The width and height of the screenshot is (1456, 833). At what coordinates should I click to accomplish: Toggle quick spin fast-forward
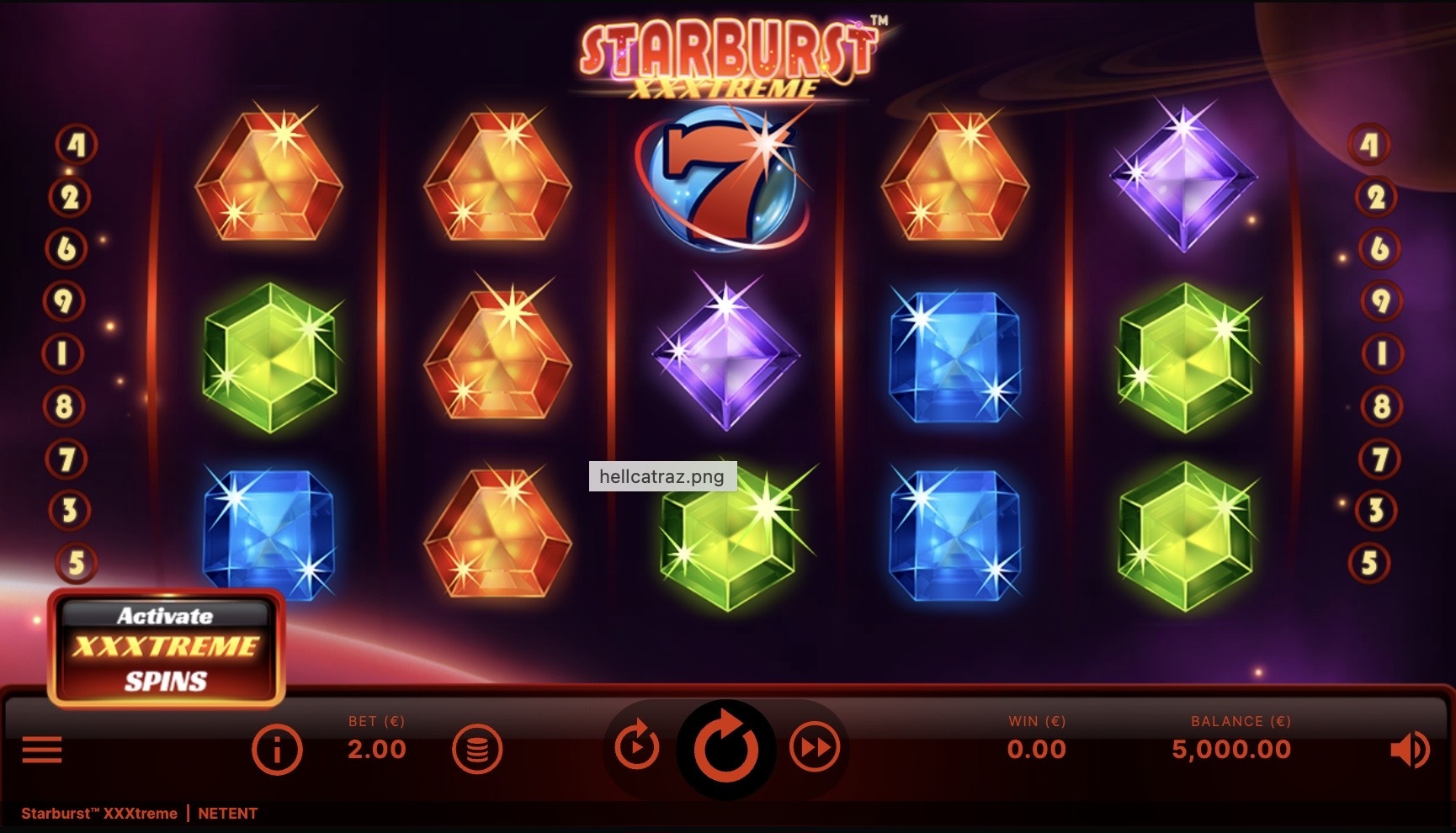[x=815, y=746]
